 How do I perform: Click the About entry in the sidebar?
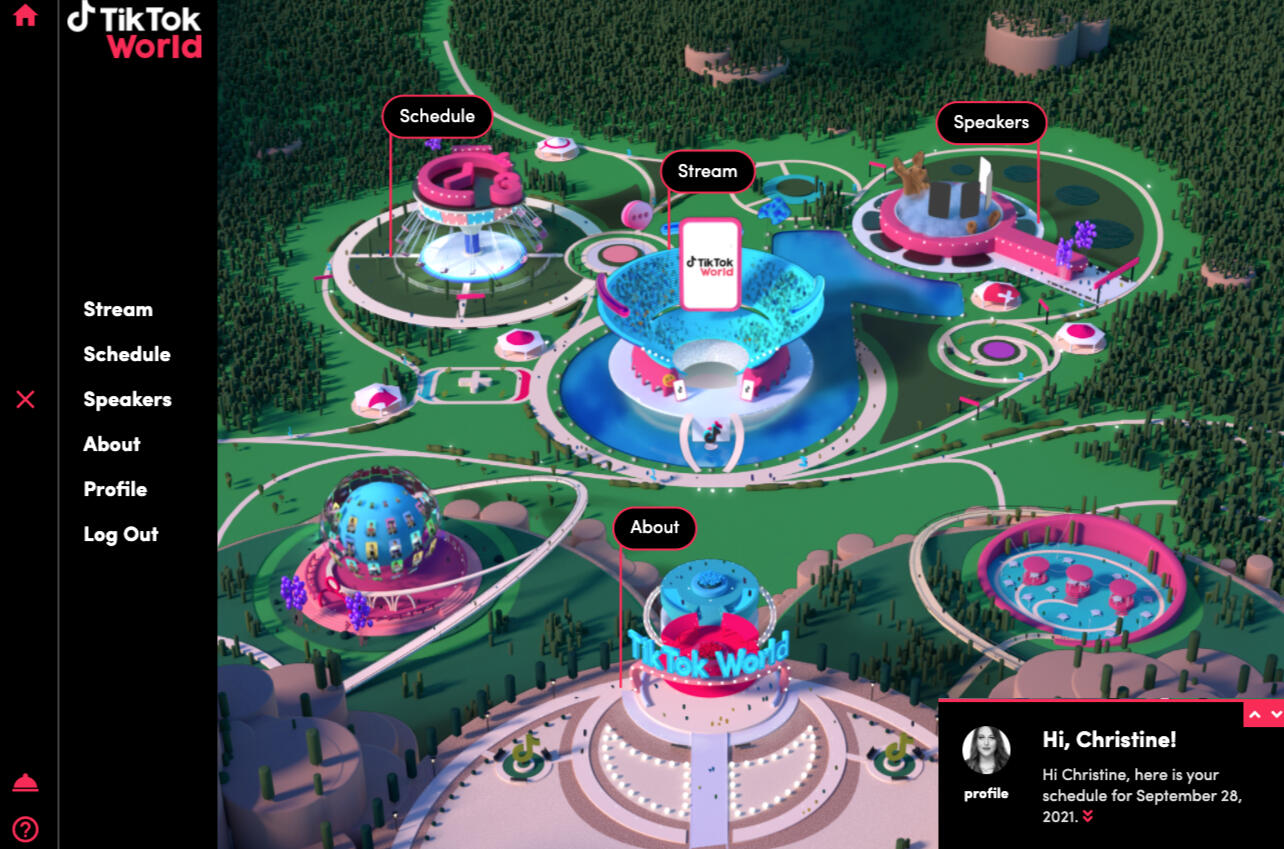[111, 444]
